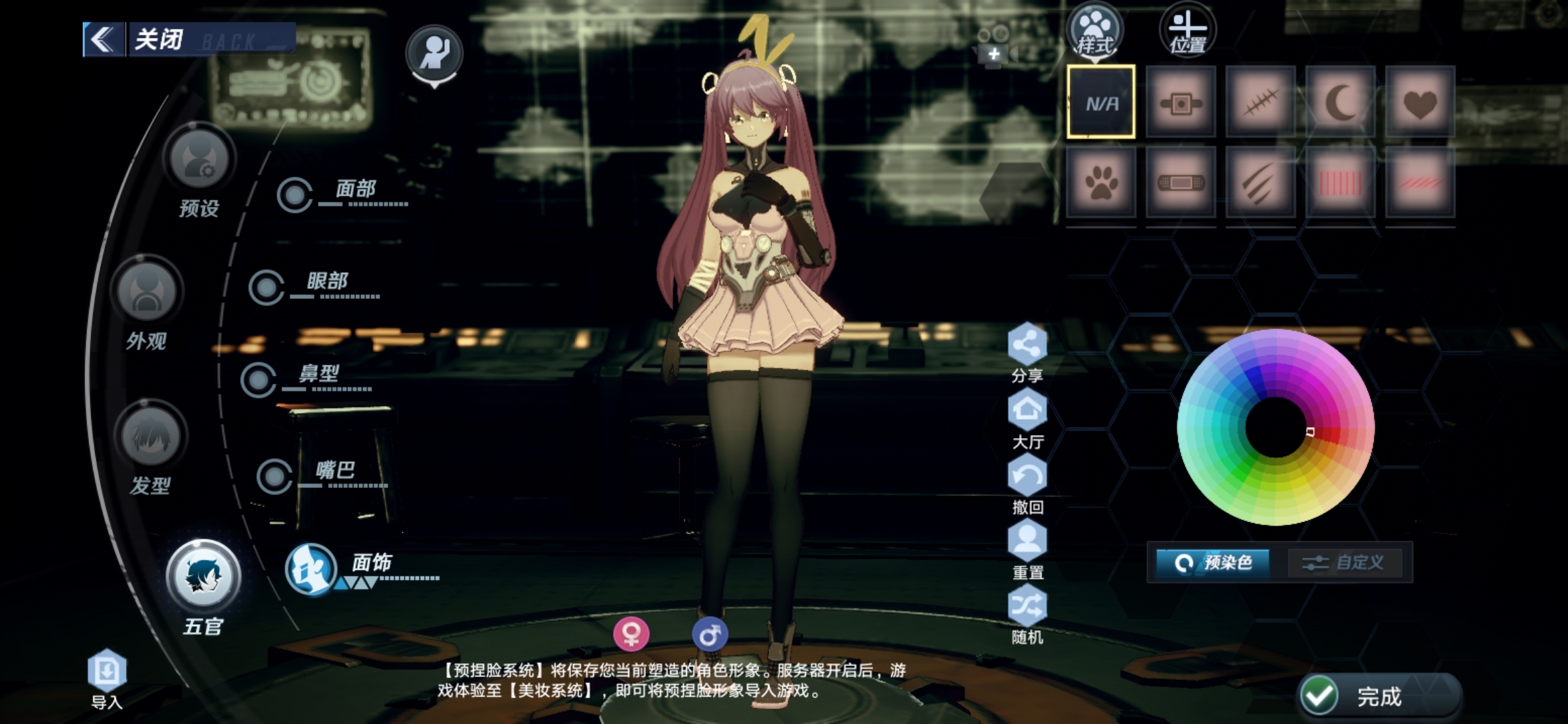Choose the crescent moon face decoration

click(1340, 103)
